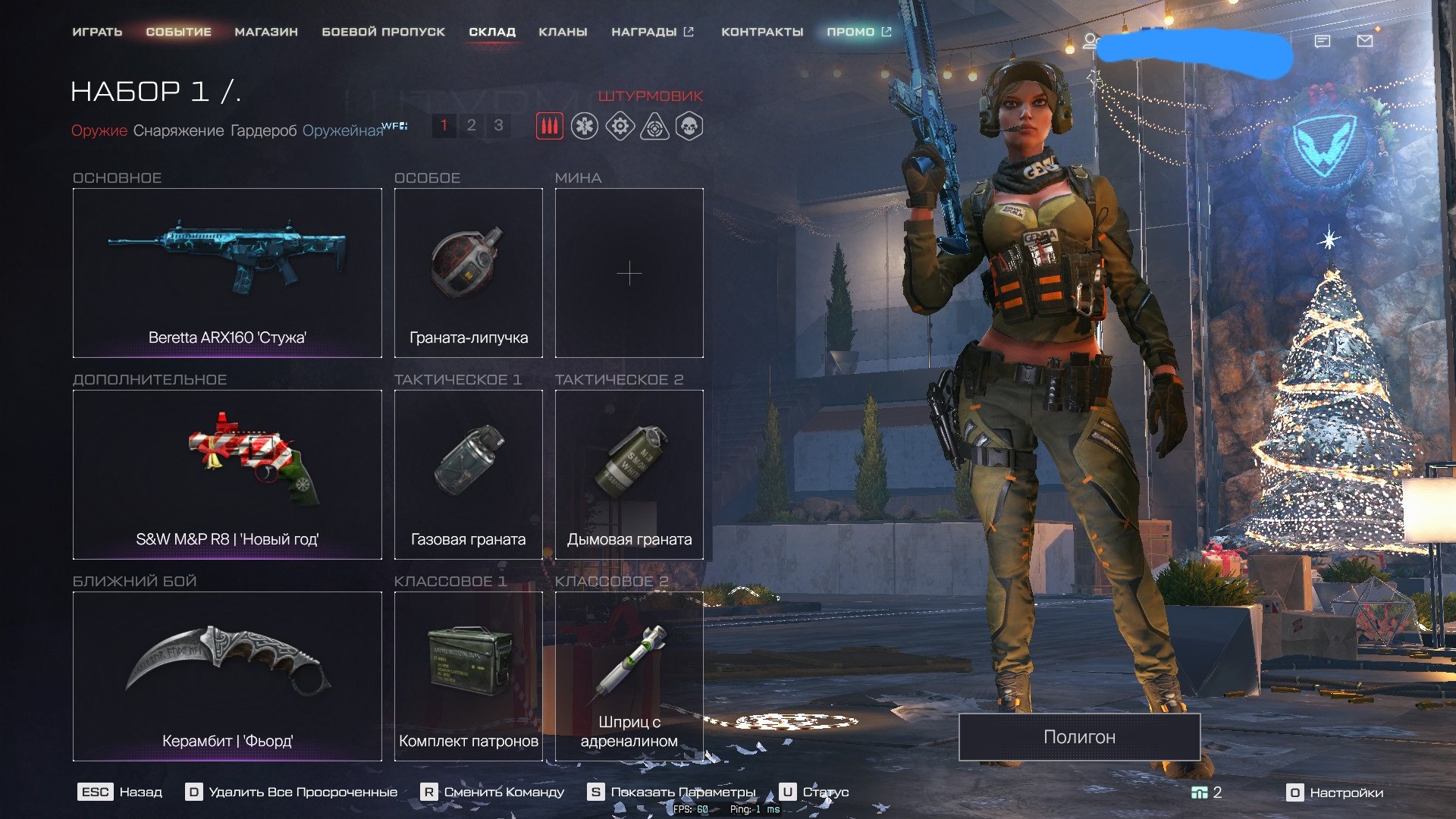Select the Beretta ARX160 'Стужа' primary slot
The width and height of the screenshot is (1456, 819).
[x=227, y=273]
